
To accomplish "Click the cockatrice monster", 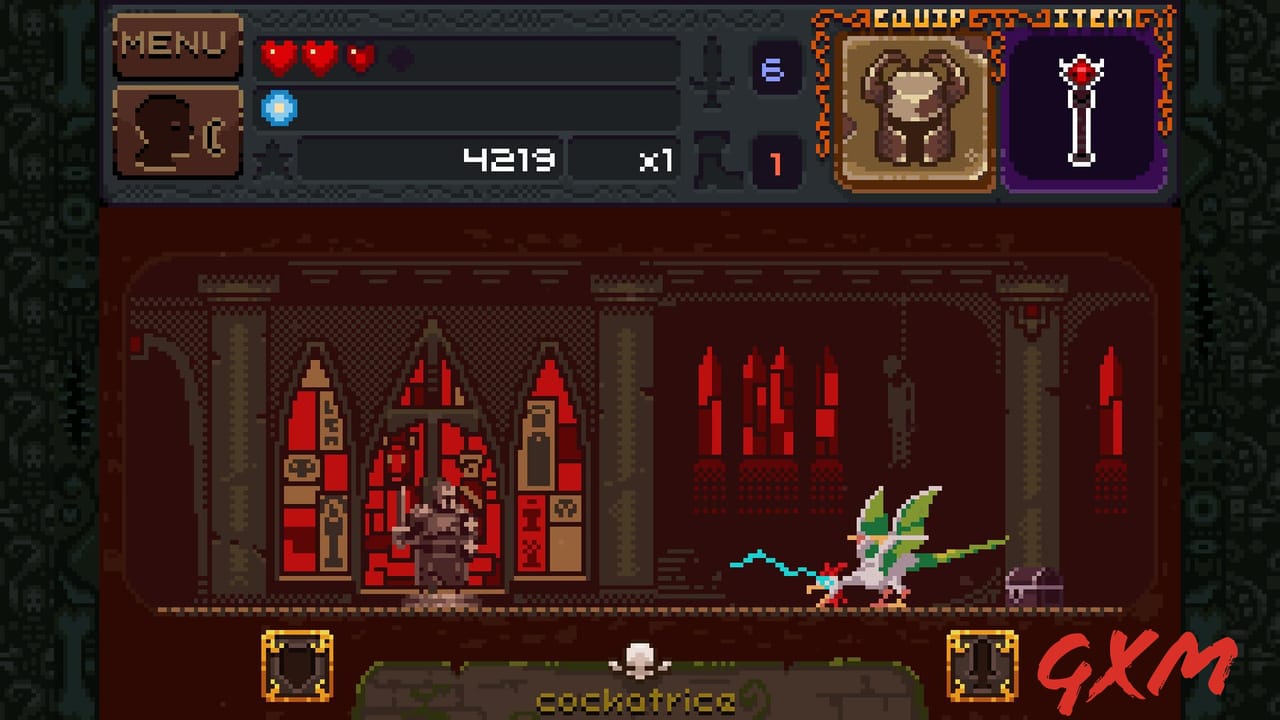I will tap(880, 550).
